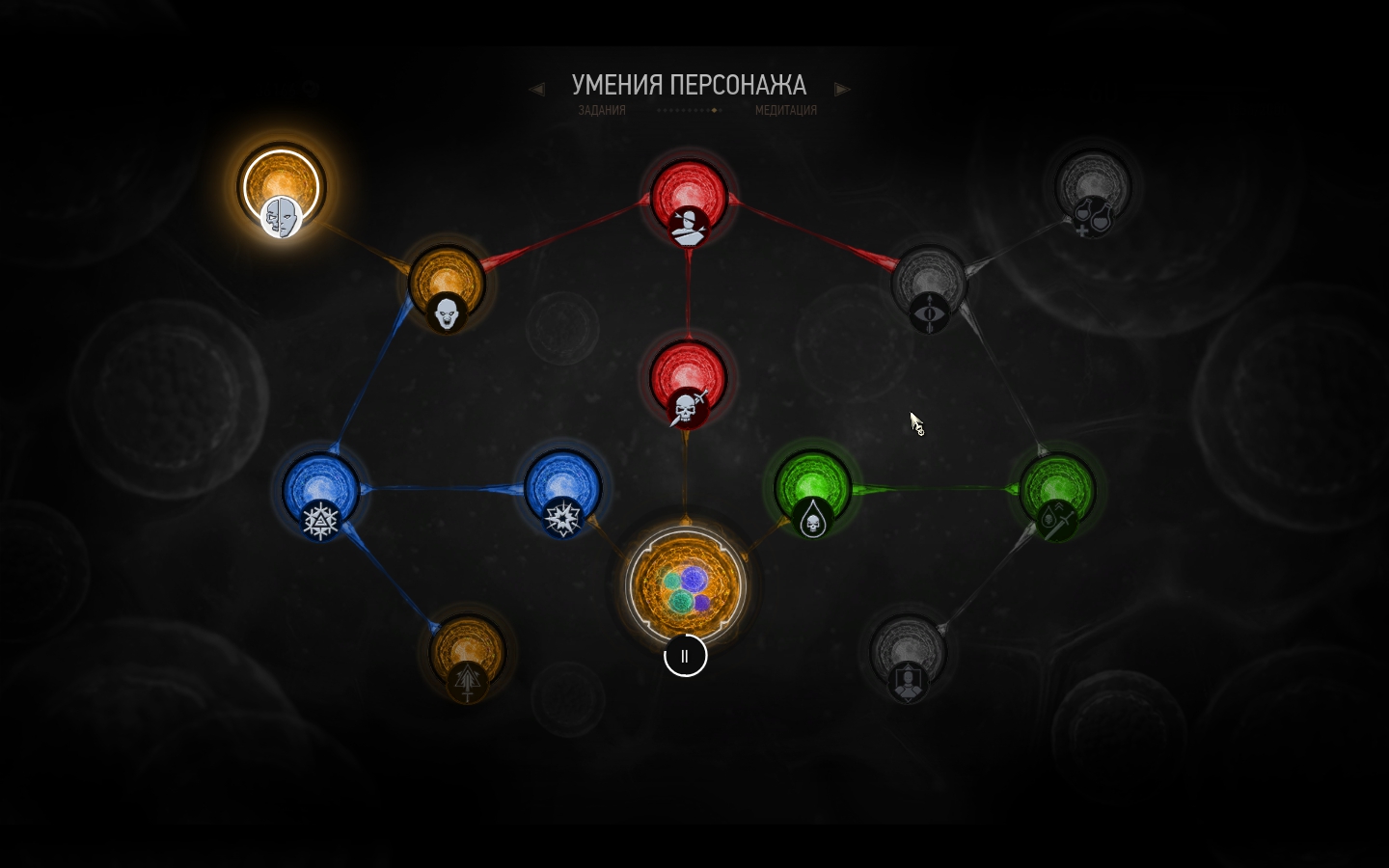
Task: Choose the red skull-and-sword skill node
Action: tap(688, 382)
